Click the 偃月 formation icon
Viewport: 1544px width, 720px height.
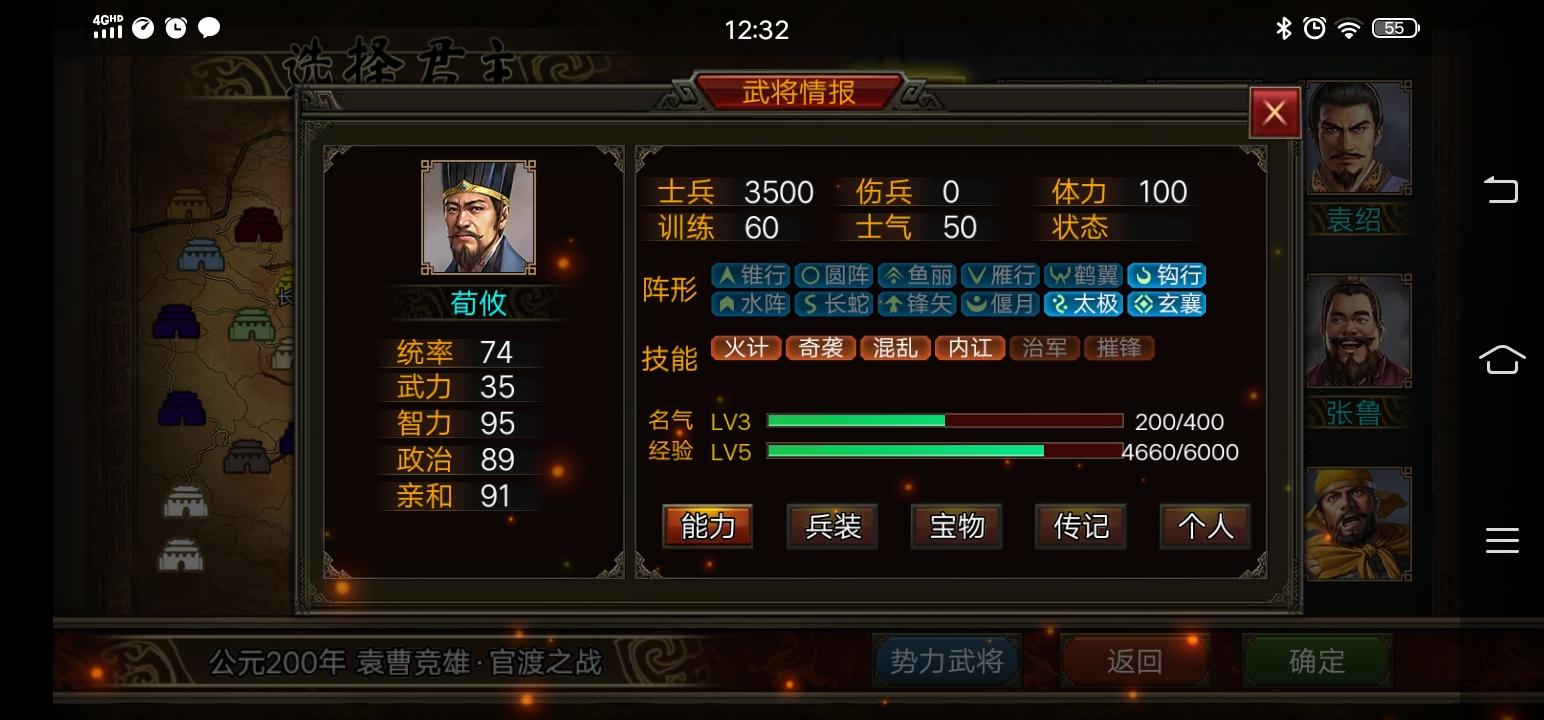[x=999, y=305]
